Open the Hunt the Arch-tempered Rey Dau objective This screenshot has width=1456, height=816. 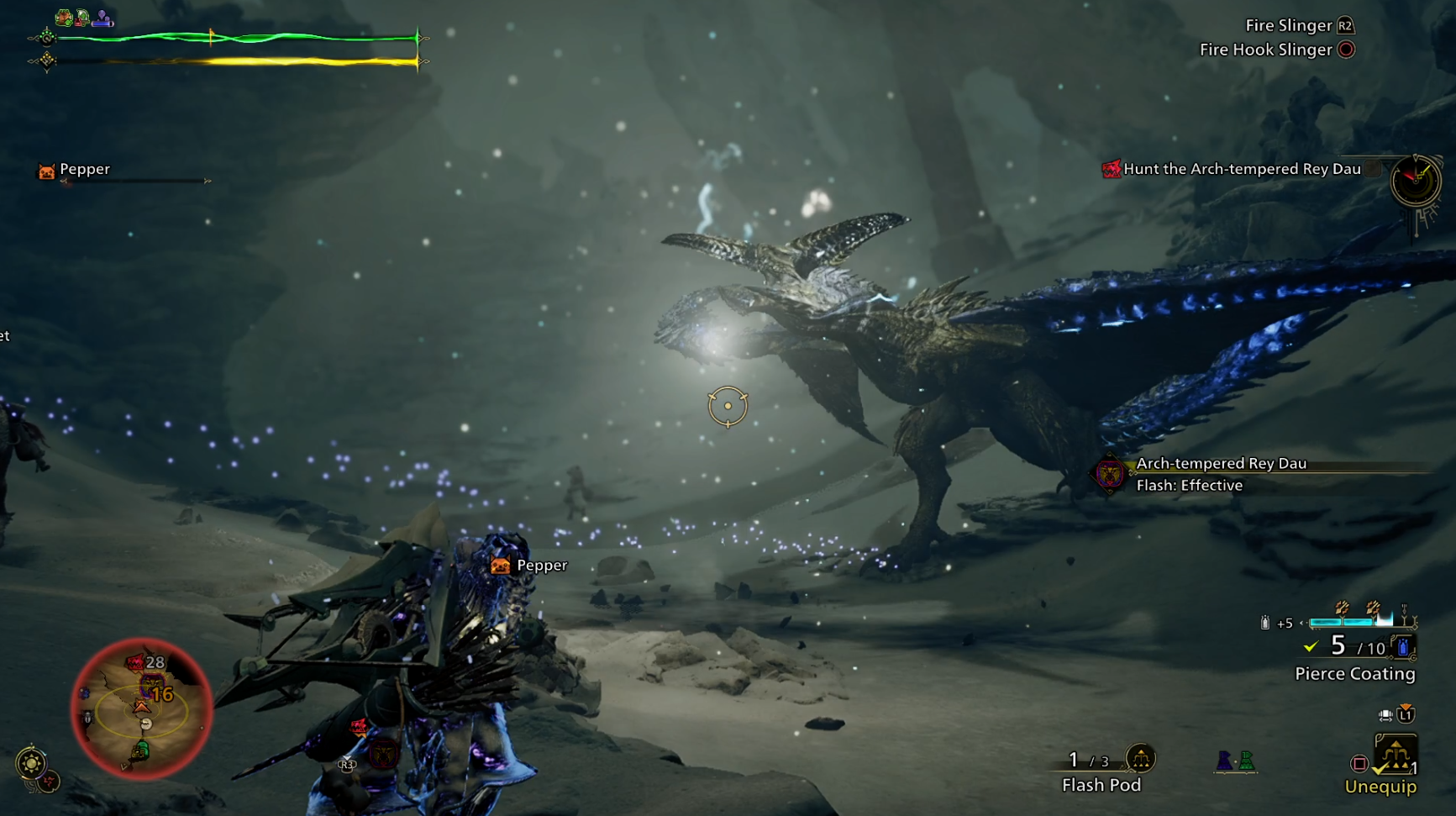(1241, 169)
